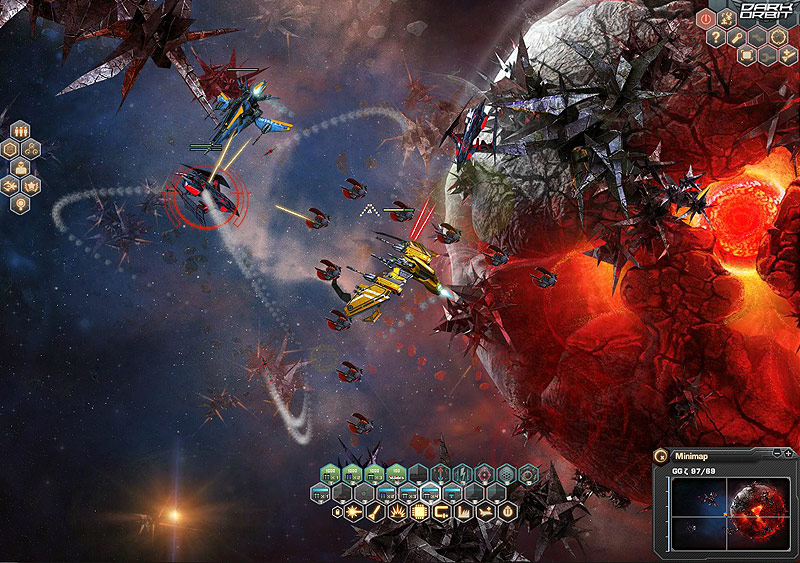Open the group of three people panel
The height and width of the screenshot is (563, 800).
point(18,130)
